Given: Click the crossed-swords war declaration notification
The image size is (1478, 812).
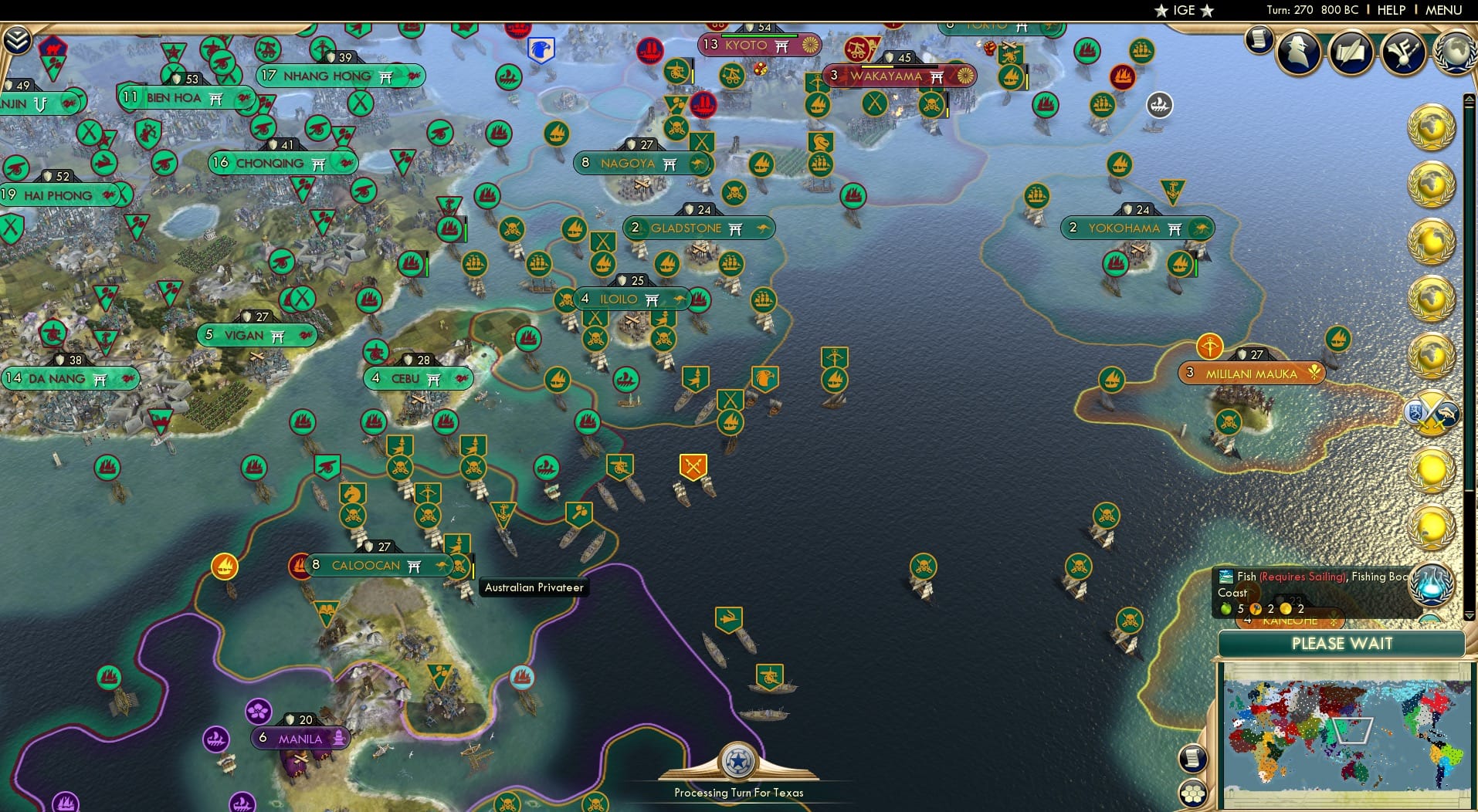Looking at the screenshot, I should click(x=1432, y=414).
